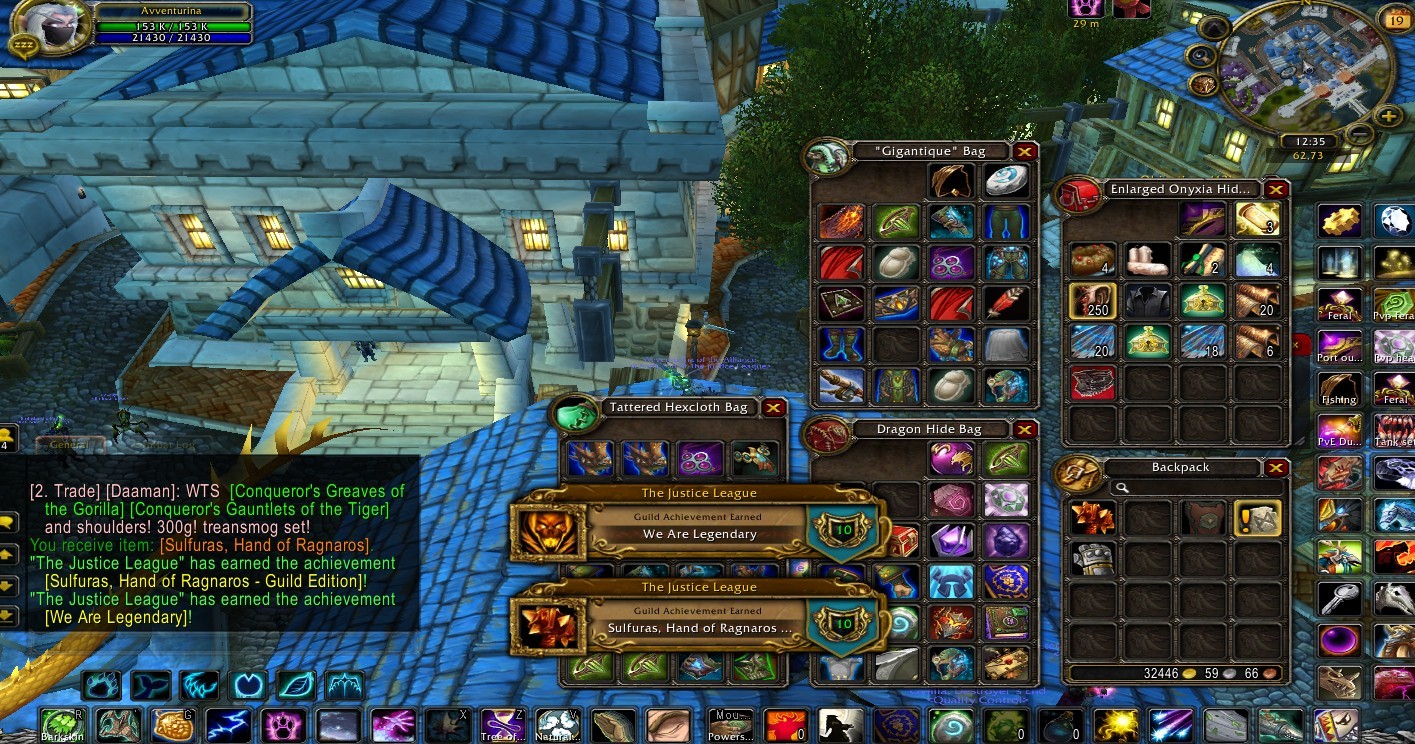Close the Tattered Hexcloth Bag
1415x744 pixels.
773,408
